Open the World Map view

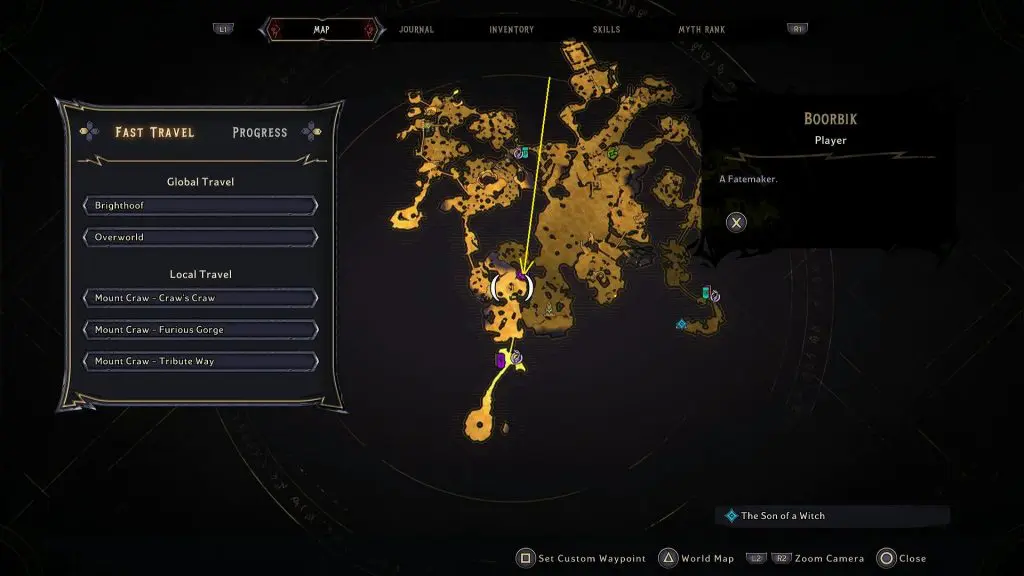(698, 558)
